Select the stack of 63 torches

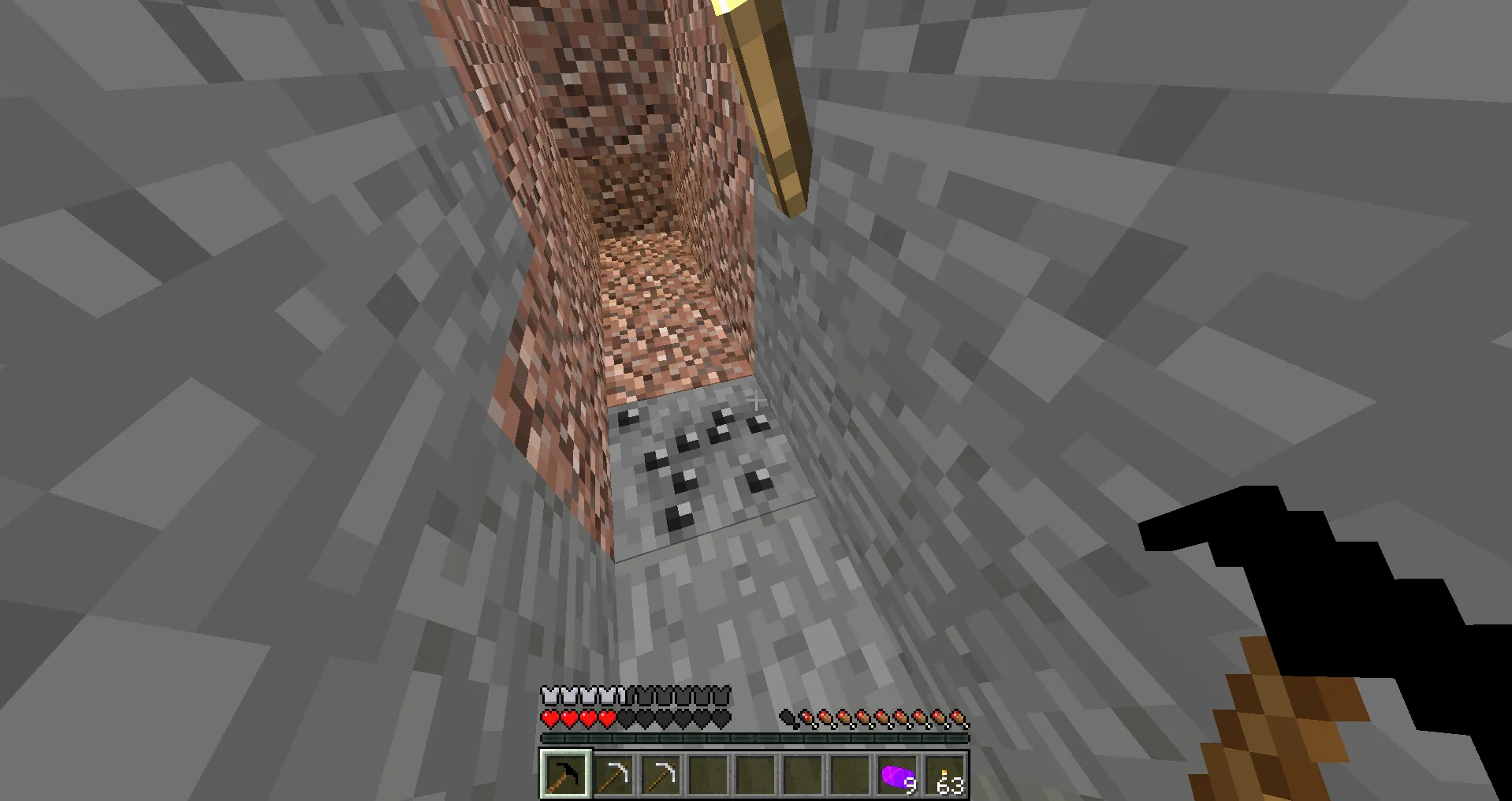[944, 773]
